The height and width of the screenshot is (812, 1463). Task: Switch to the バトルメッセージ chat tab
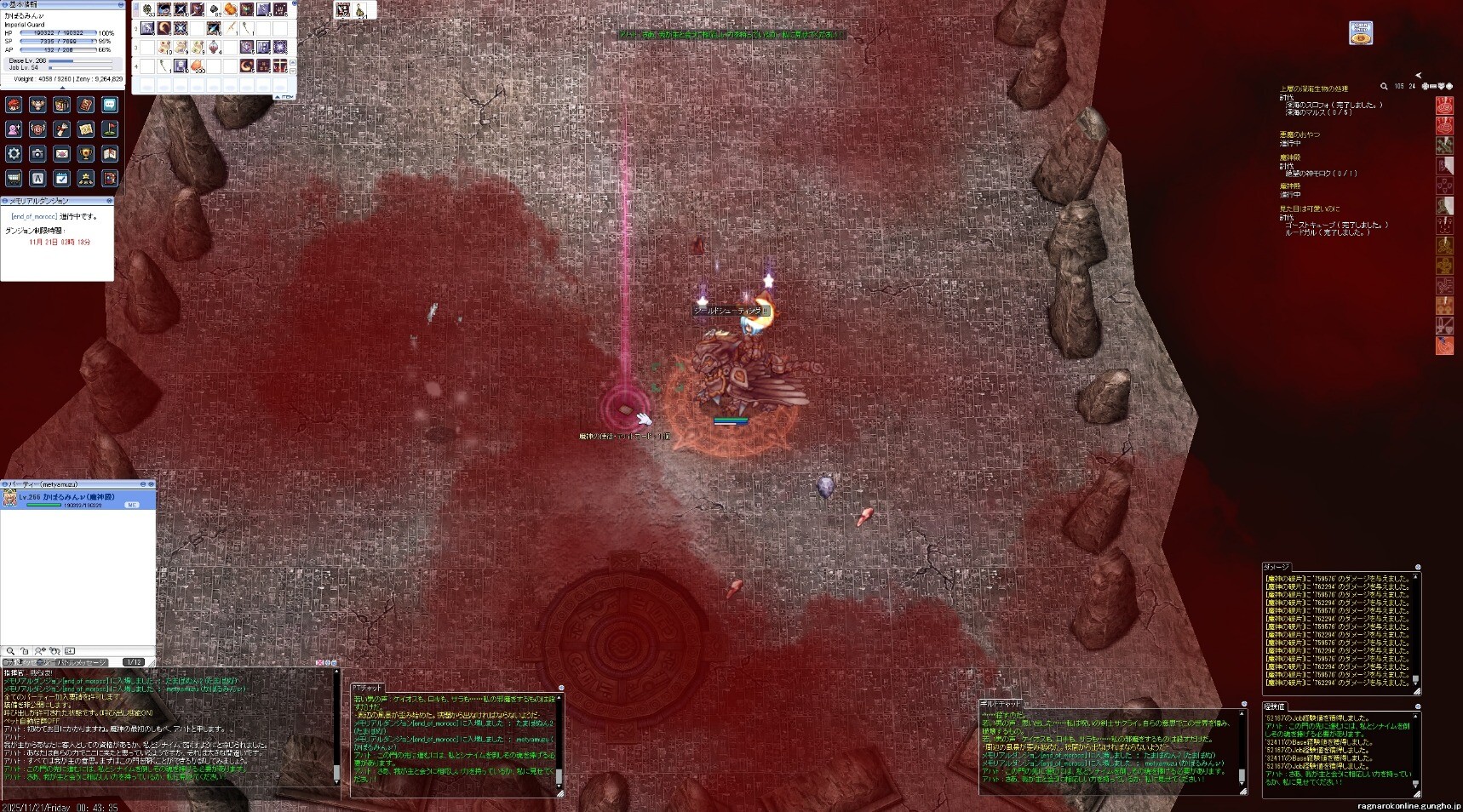point(82,662)
